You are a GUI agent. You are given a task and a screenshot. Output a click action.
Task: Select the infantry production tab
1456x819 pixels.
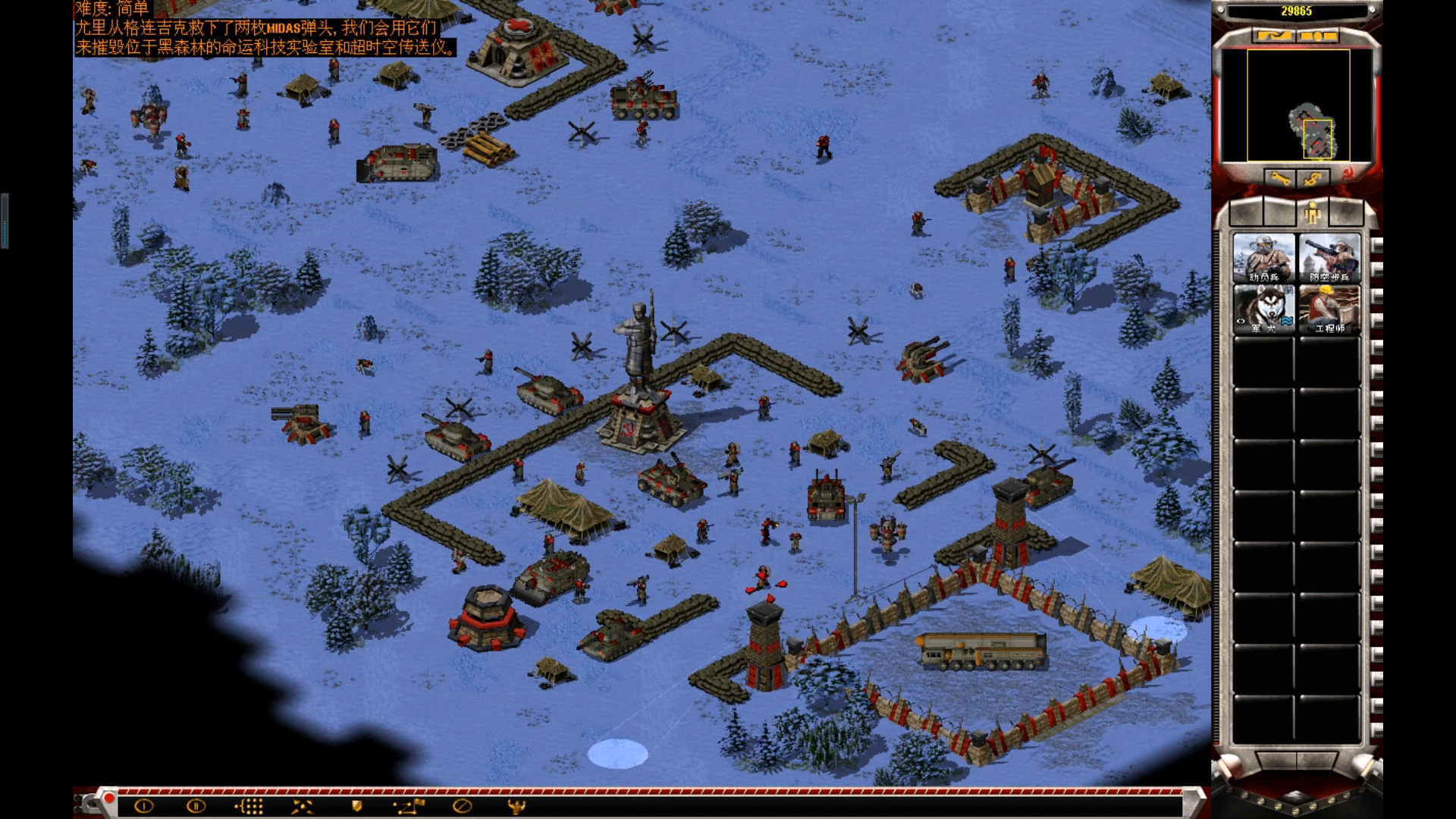tap(1313, 215)
